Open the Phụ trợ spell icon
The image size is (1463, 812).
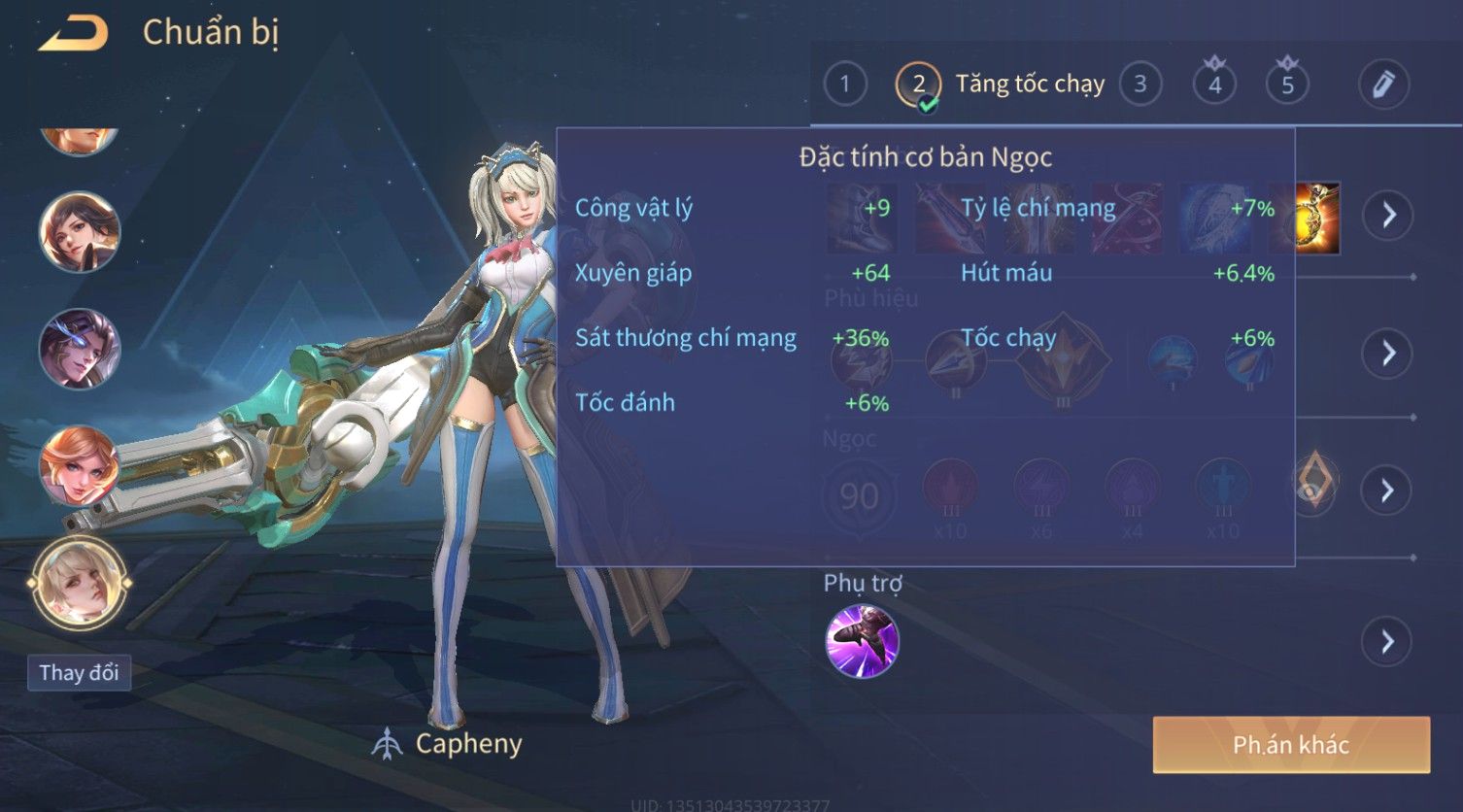862,641
